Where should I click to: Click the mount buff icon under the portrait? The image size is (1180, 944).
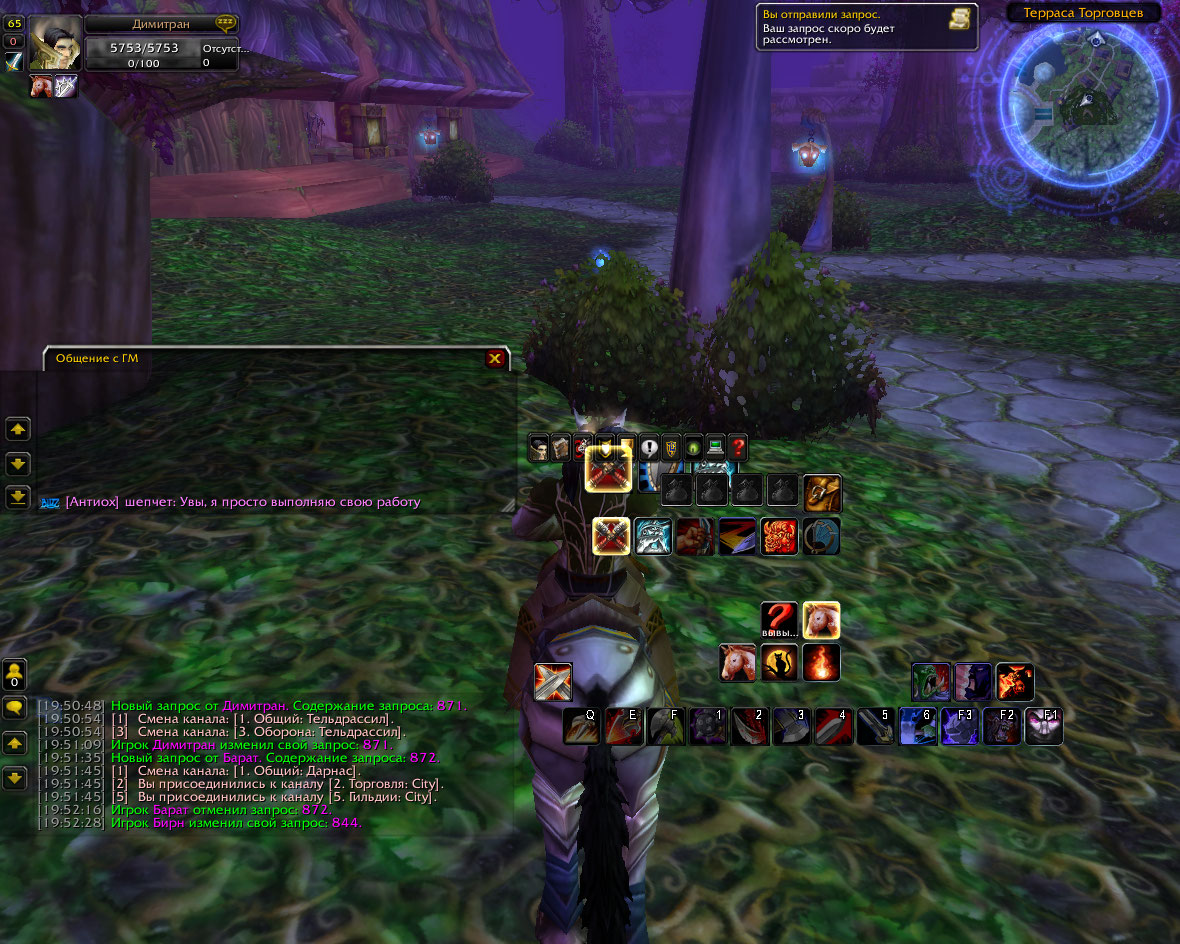(x=41, y=87)
